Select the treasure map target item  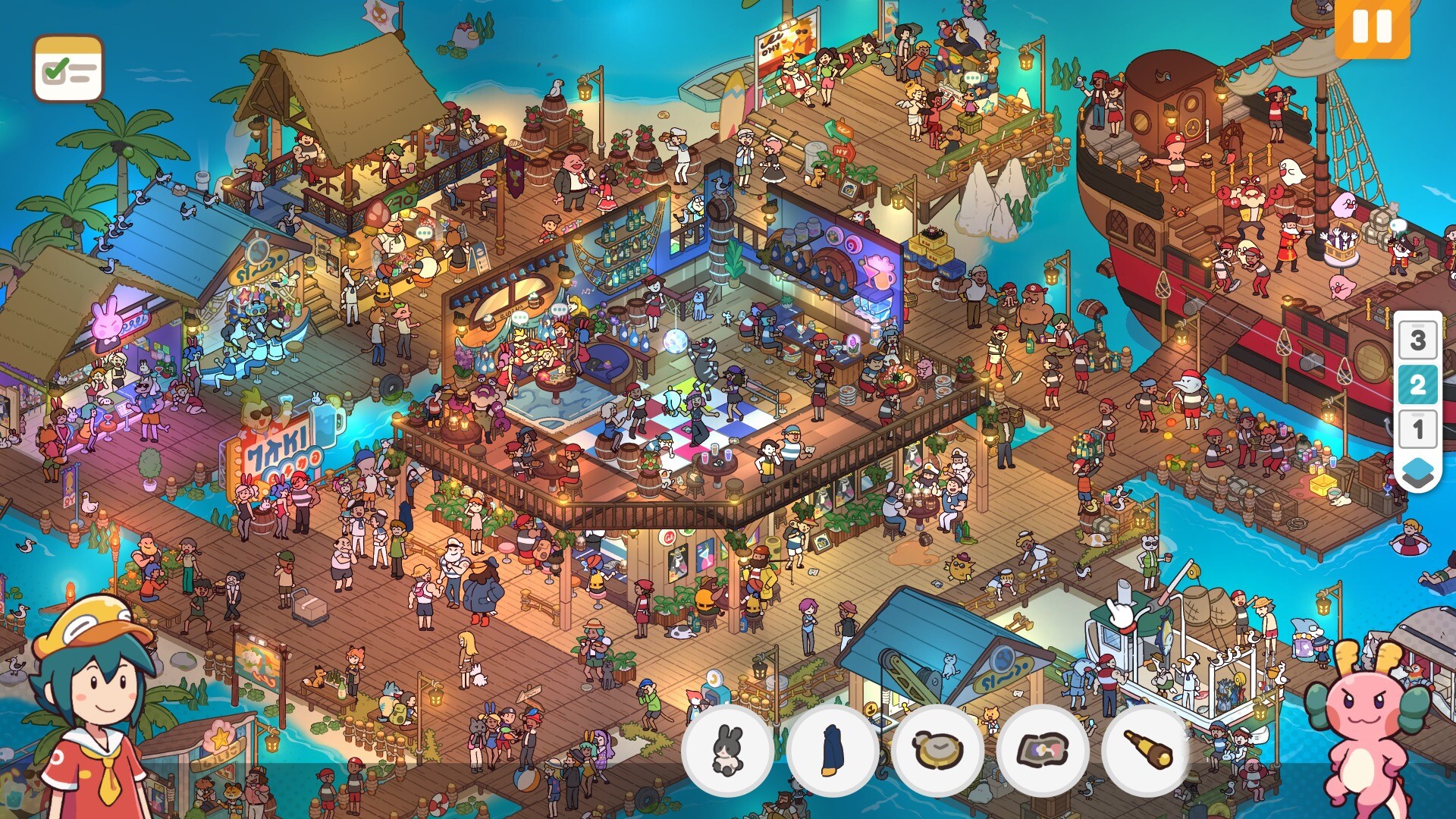click(x=1043, y=751)
